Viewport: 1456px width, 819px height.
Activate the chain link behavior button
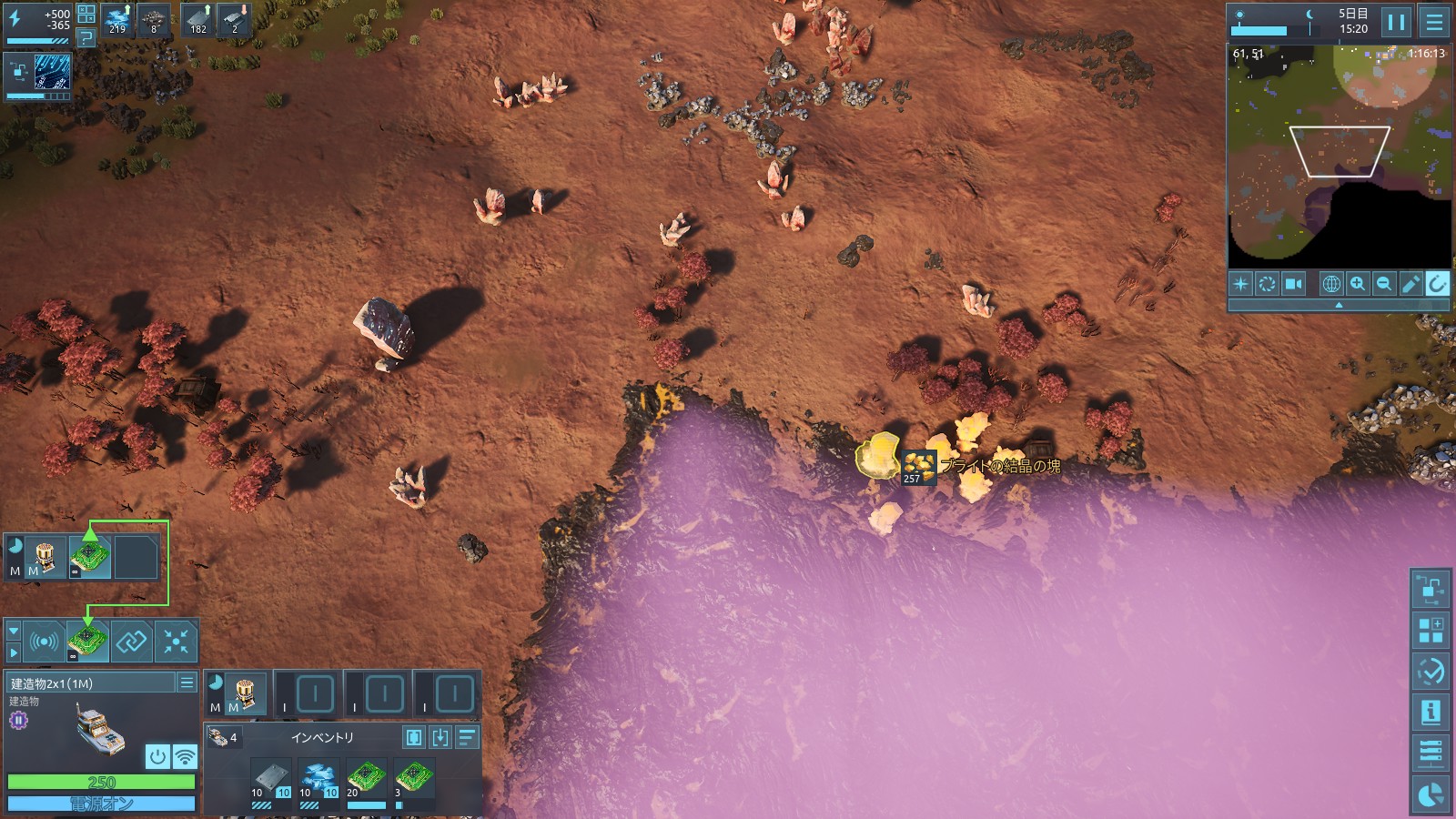tap(132, 642)
